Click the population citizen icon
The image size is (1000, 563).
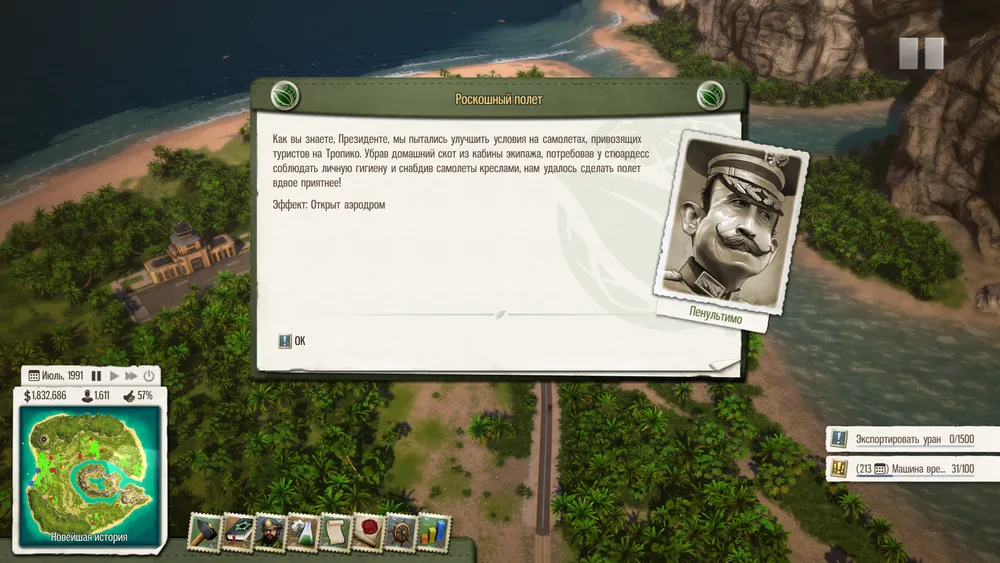(x=88, y=396)
